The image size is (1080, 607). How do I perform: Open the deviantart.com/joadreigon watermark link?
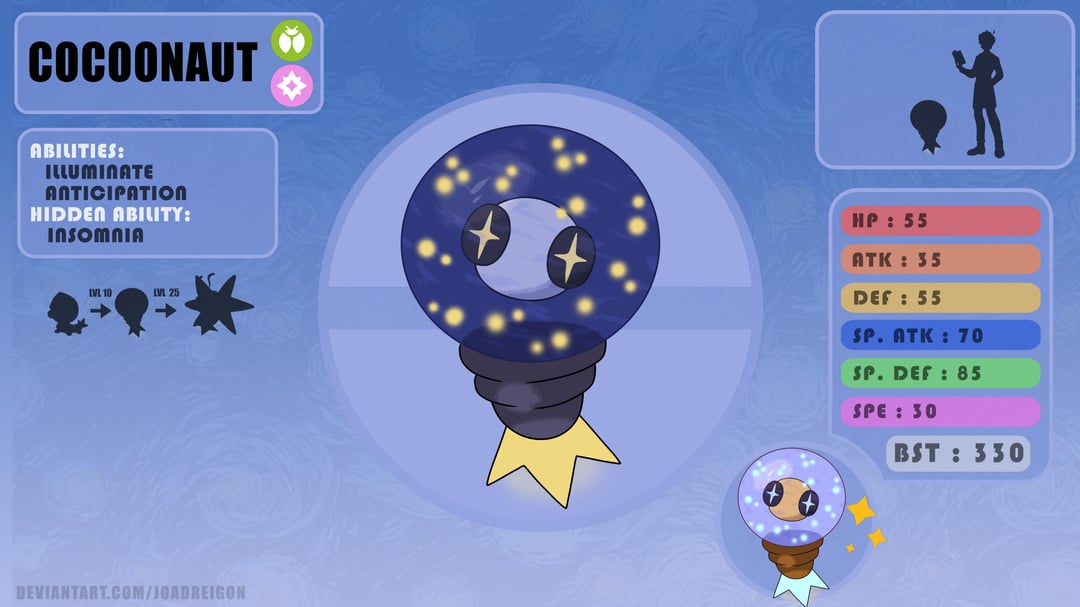point(130,593)
